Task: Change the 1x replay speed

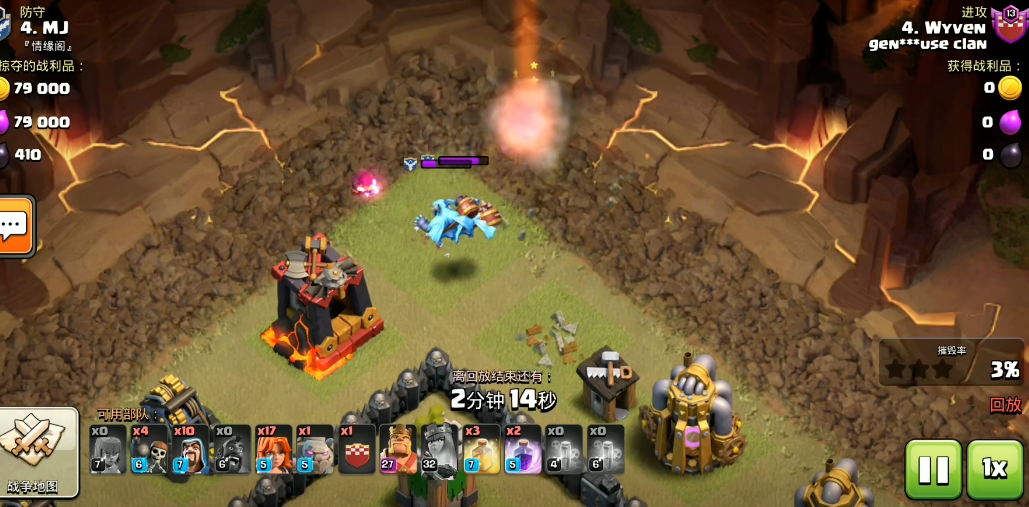Action: [994, 469]
